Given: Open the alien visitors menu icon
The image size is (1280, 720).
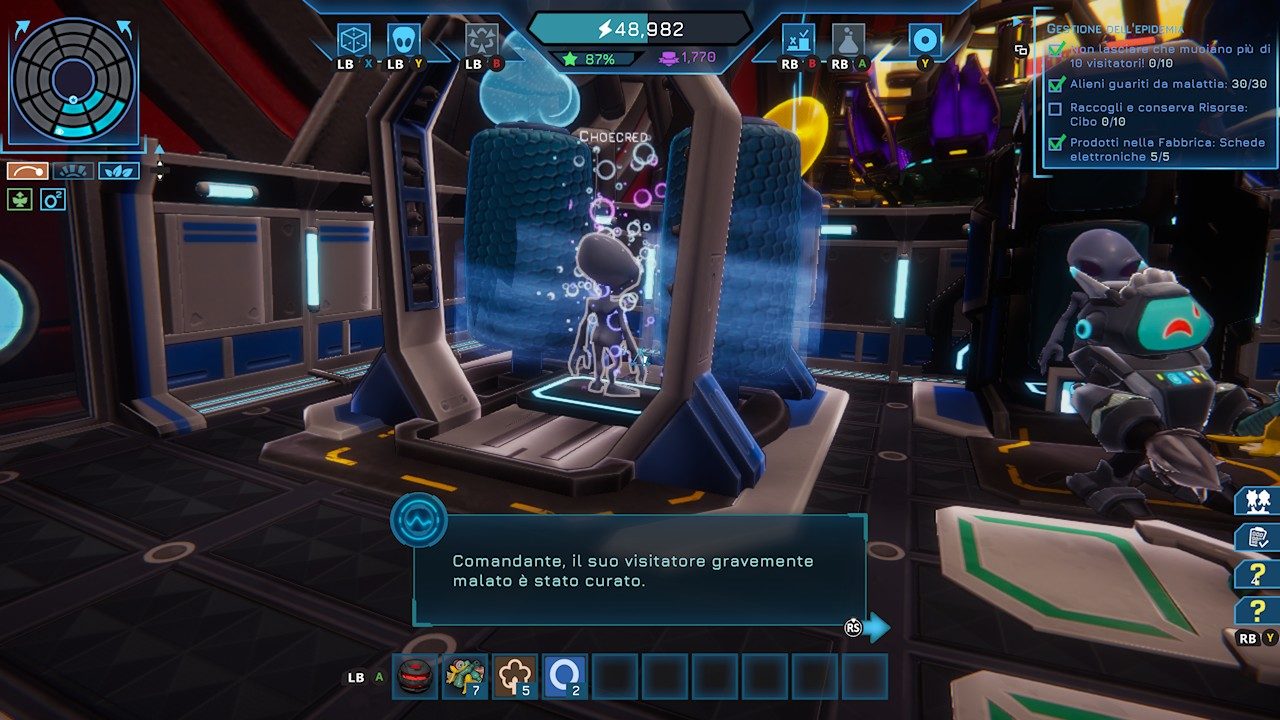Looking at the screenshot, I should pyautogui.click(x=404, y=40).
